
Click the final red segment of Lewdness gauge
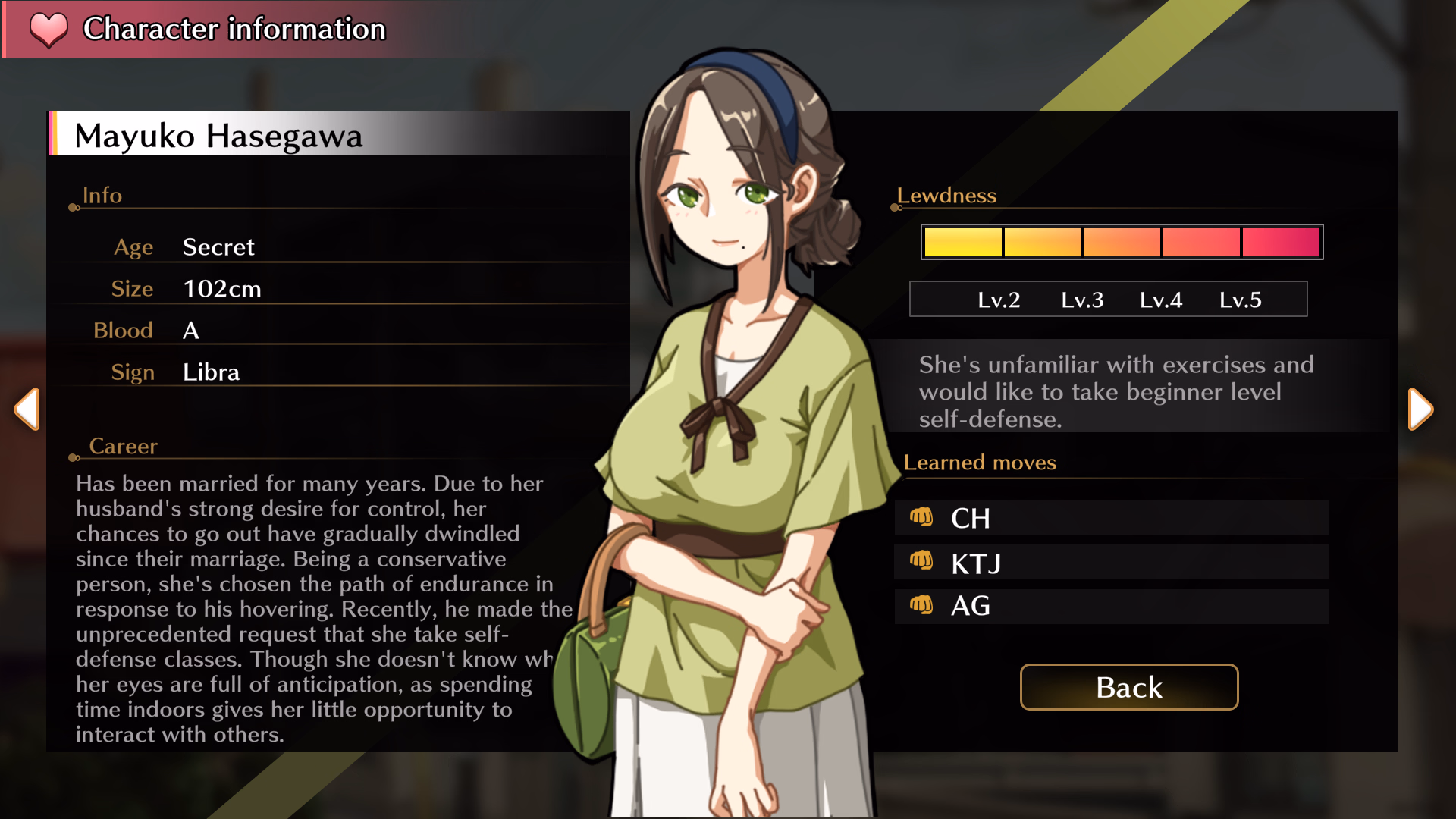tap(1281, 241)
